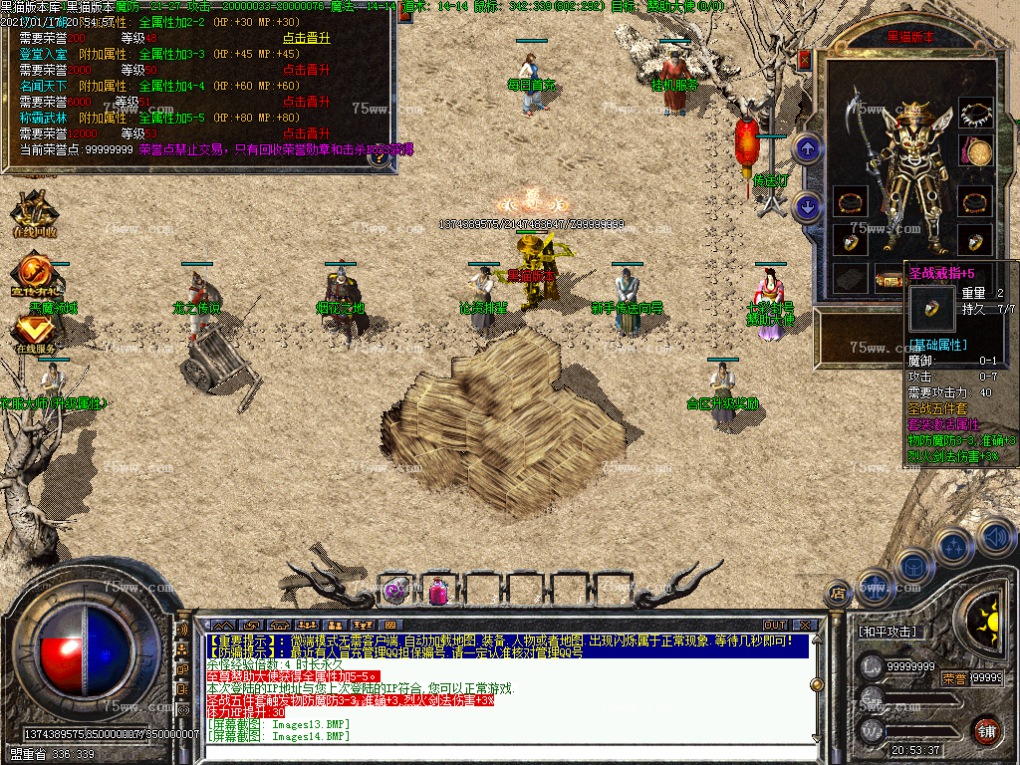
Task: Click the 荣誉 honor label button
Action: (955, 677)
